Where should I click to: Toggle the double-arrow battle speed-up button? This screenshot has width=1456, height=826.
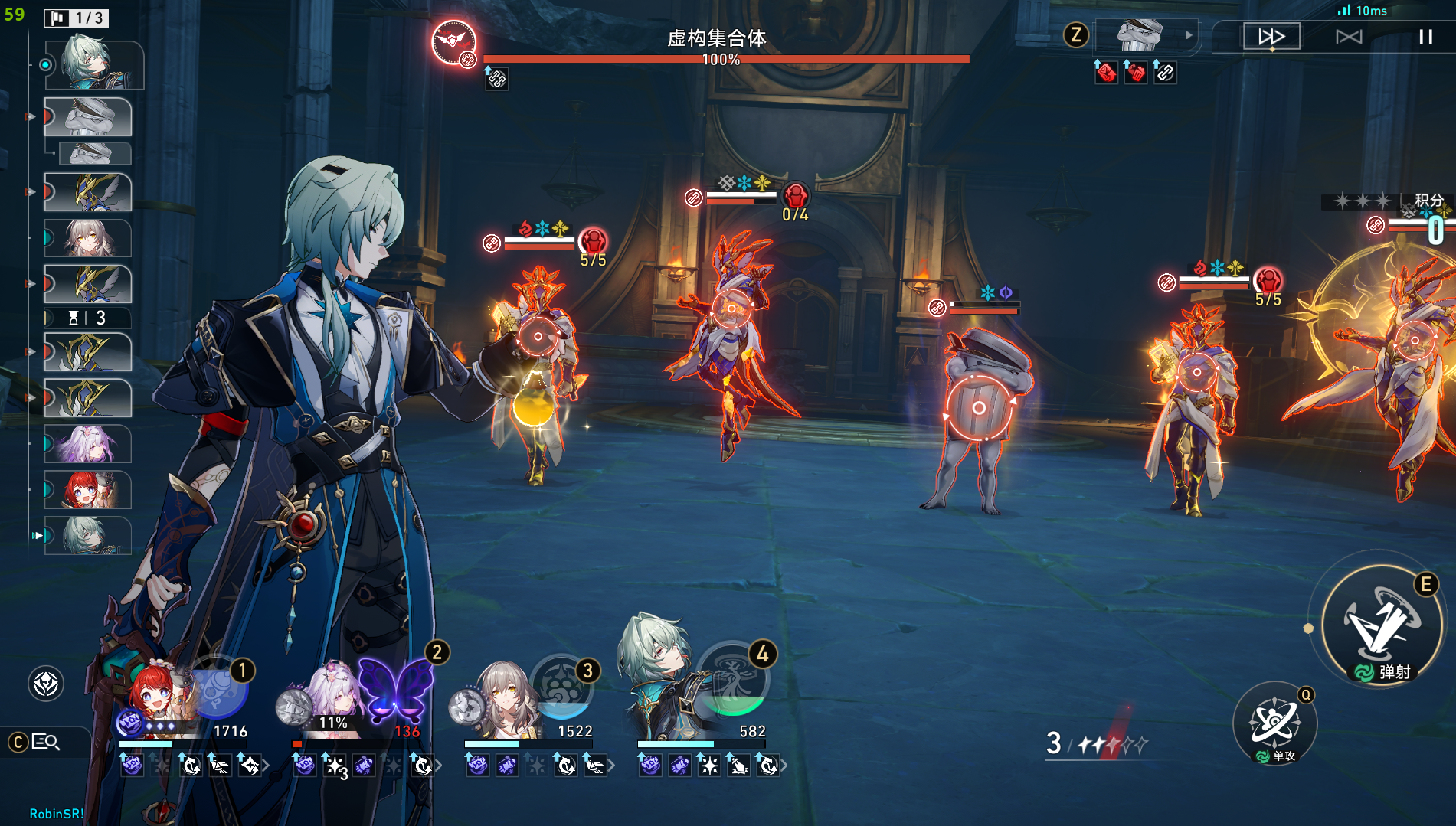(1271, 37)
